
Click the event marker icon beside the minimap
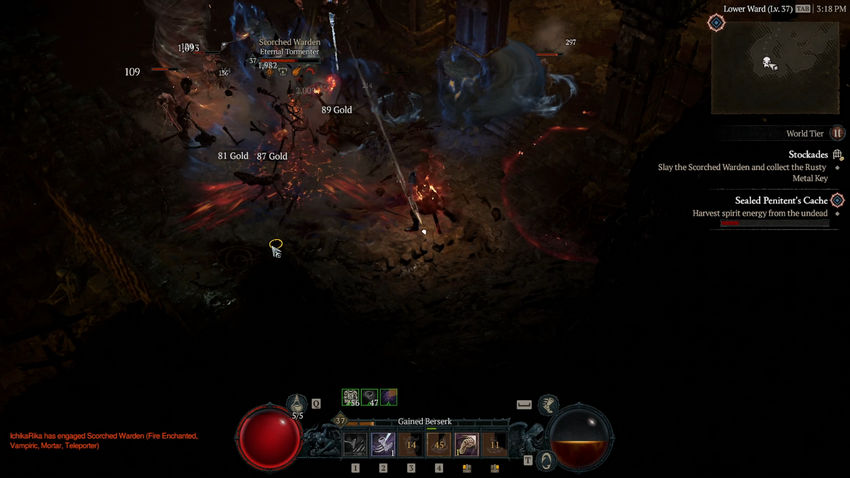coord(716,22)
